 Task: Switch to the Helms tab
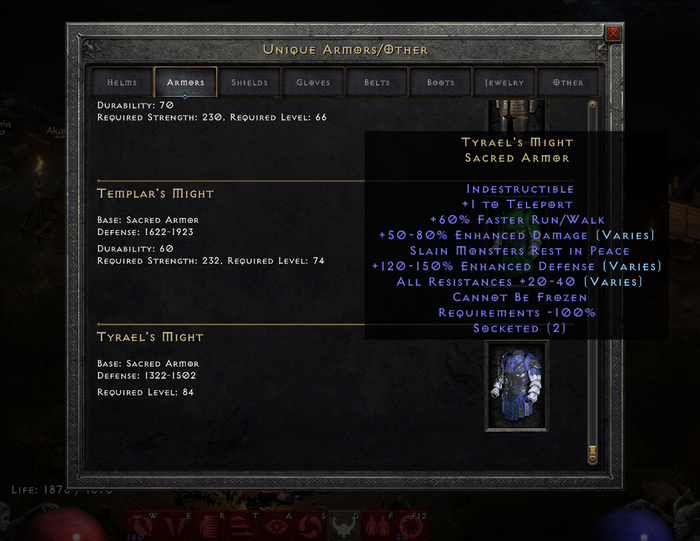point(121,82)
